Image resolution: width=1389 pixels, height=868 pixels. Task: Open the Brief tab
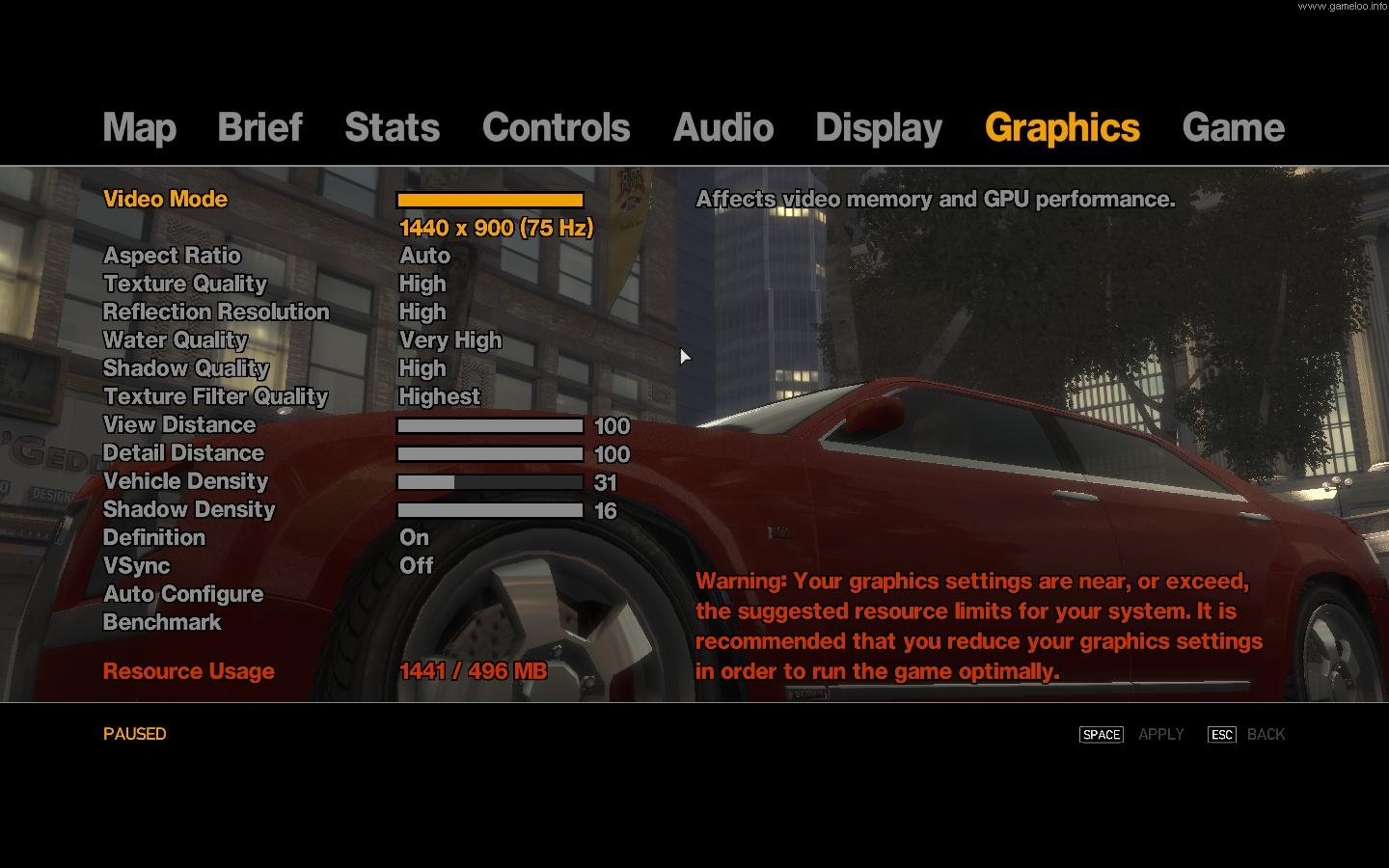(259, 127)
